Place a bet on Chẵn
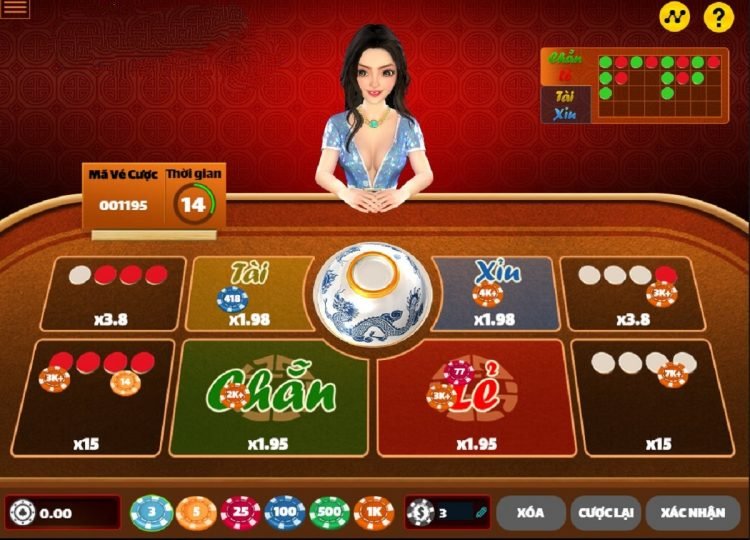750x540 pixels. (270, 399)
